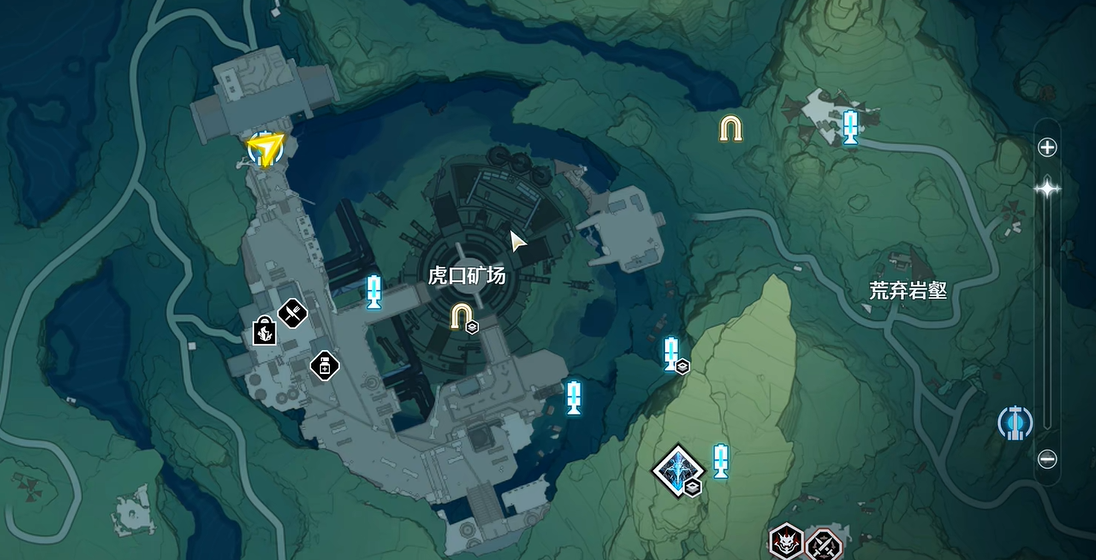Select the beacon marker above 荒弃岩壑

[x=850, y=127]
